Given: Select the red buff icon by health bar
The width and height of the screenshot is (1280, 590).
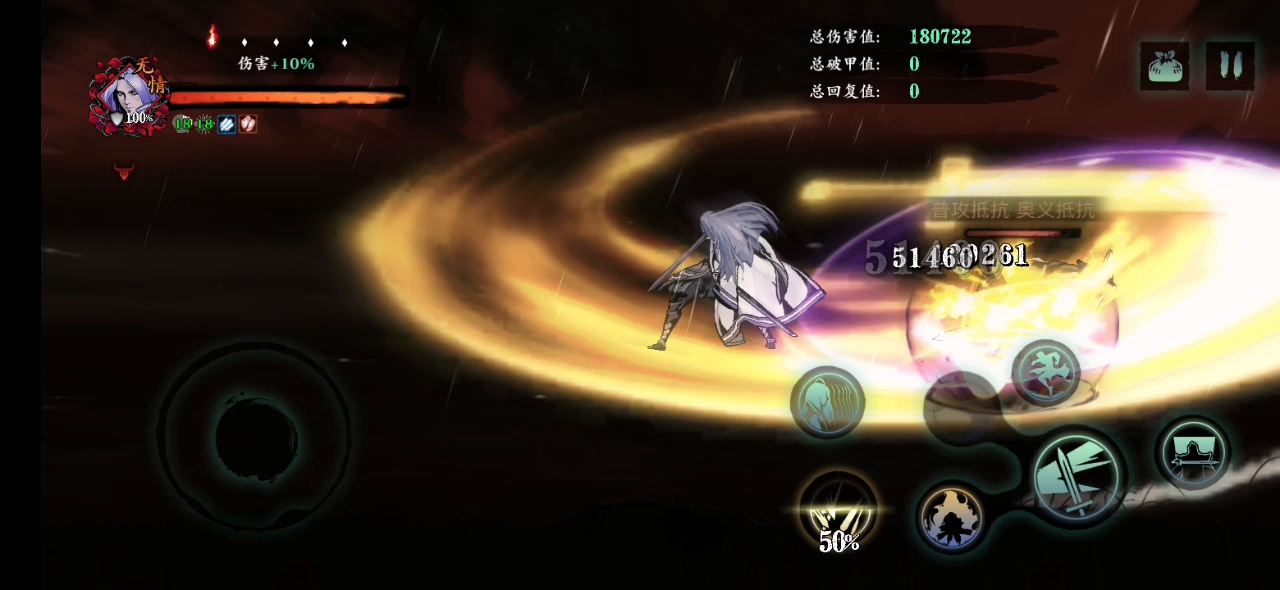Looking at the screenshot, I should click(248, 124).
